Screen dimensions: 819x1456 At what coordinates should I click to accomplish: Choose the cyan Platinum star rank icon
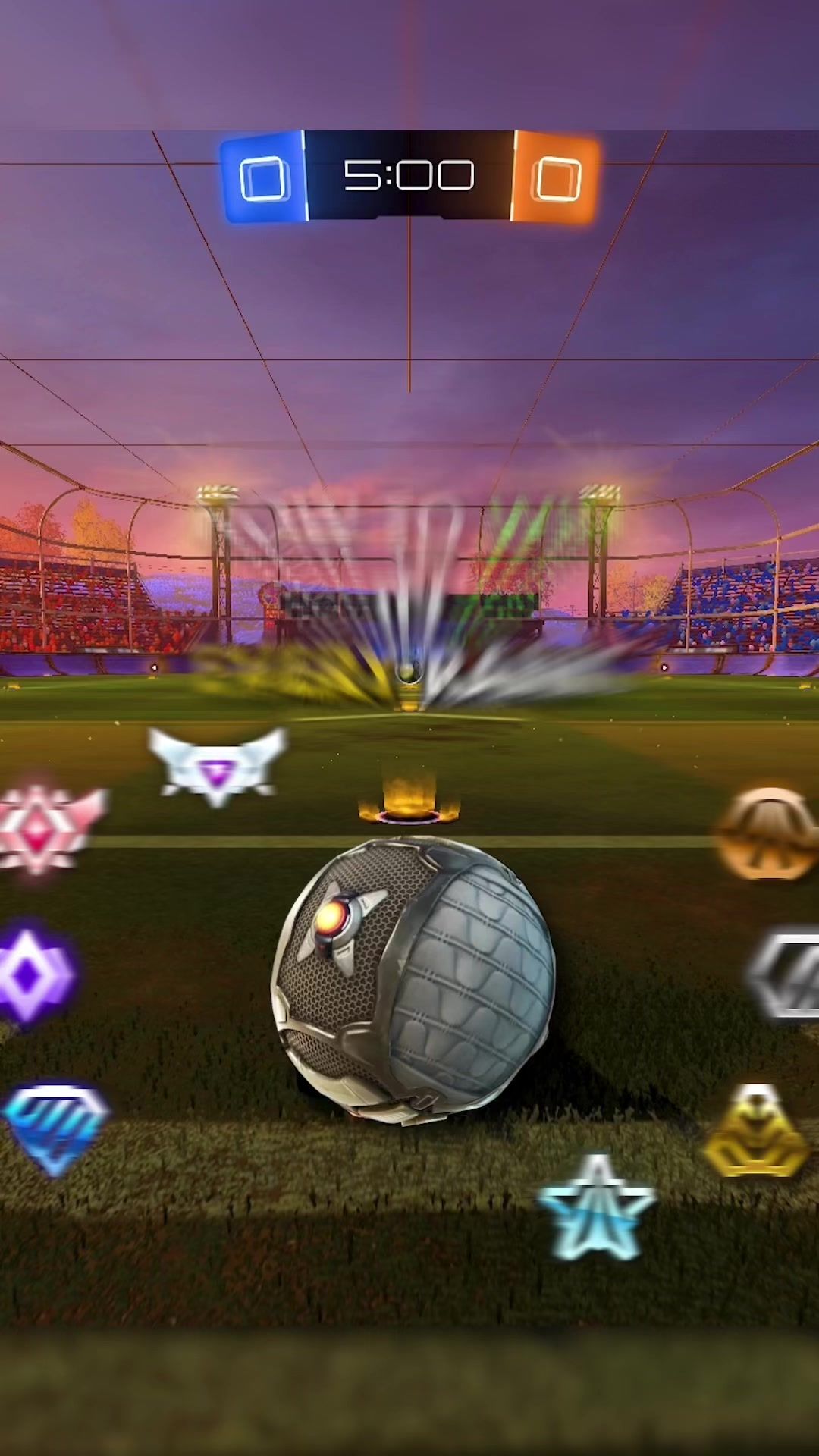pyautogui.click(x=596, y=1207)
